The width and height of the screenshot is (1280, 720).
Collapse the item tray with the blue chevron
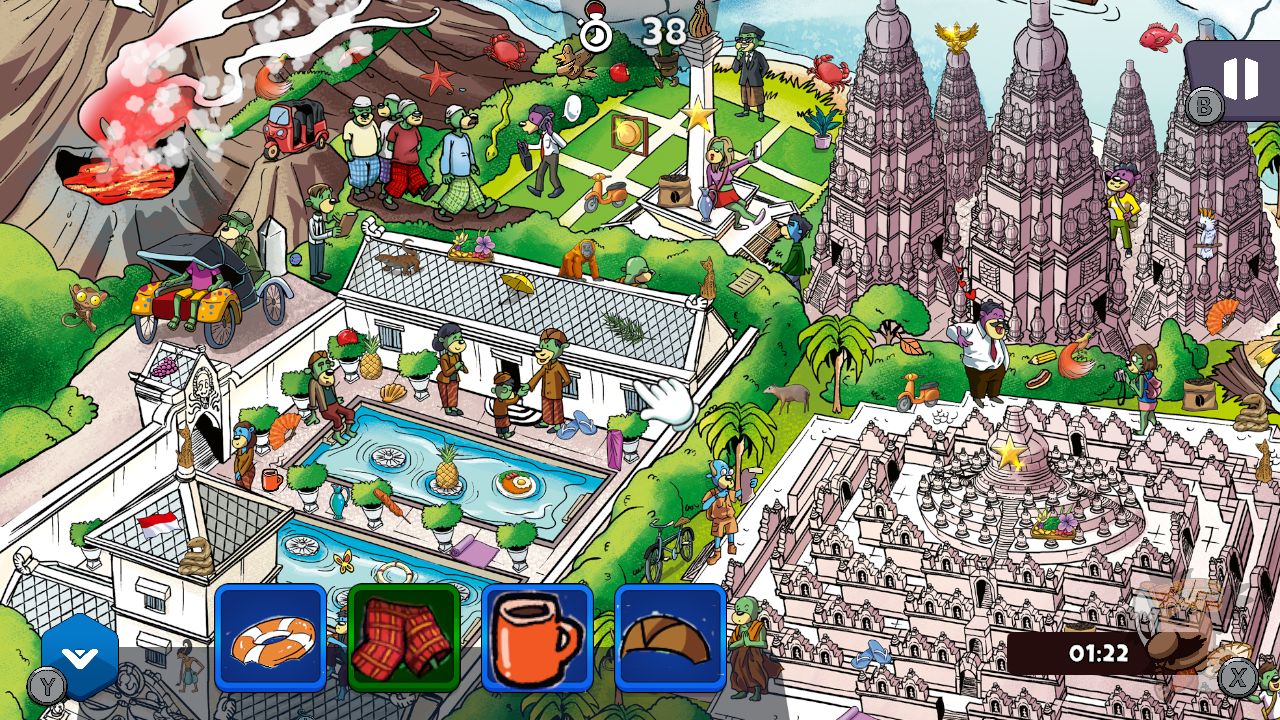pyautogui.click(x=78, y=655)
